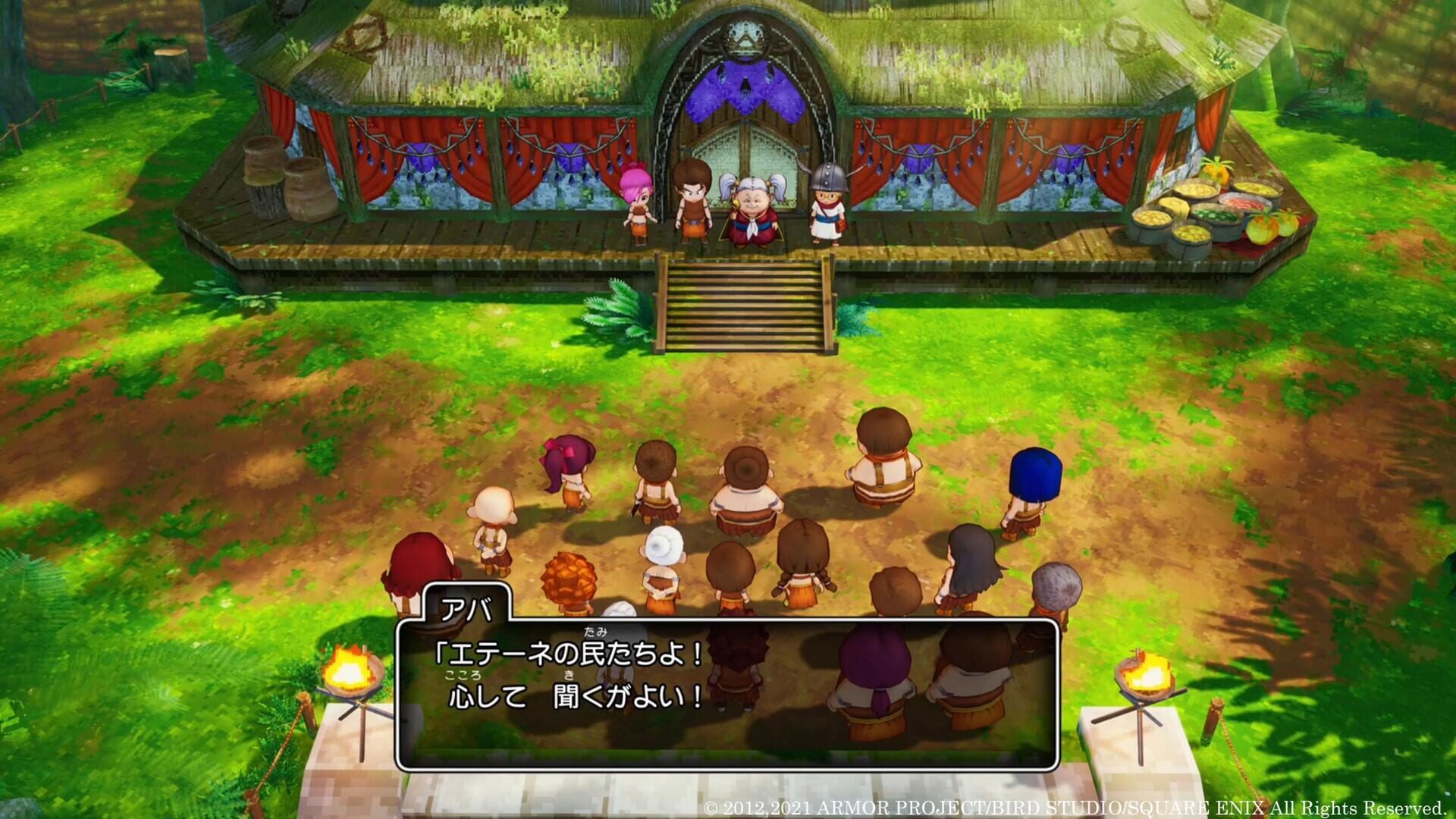Screen dimensions: 1456x819
Task: Click the wooden stairs leading to the stage
Action: (x=743, y=303)
